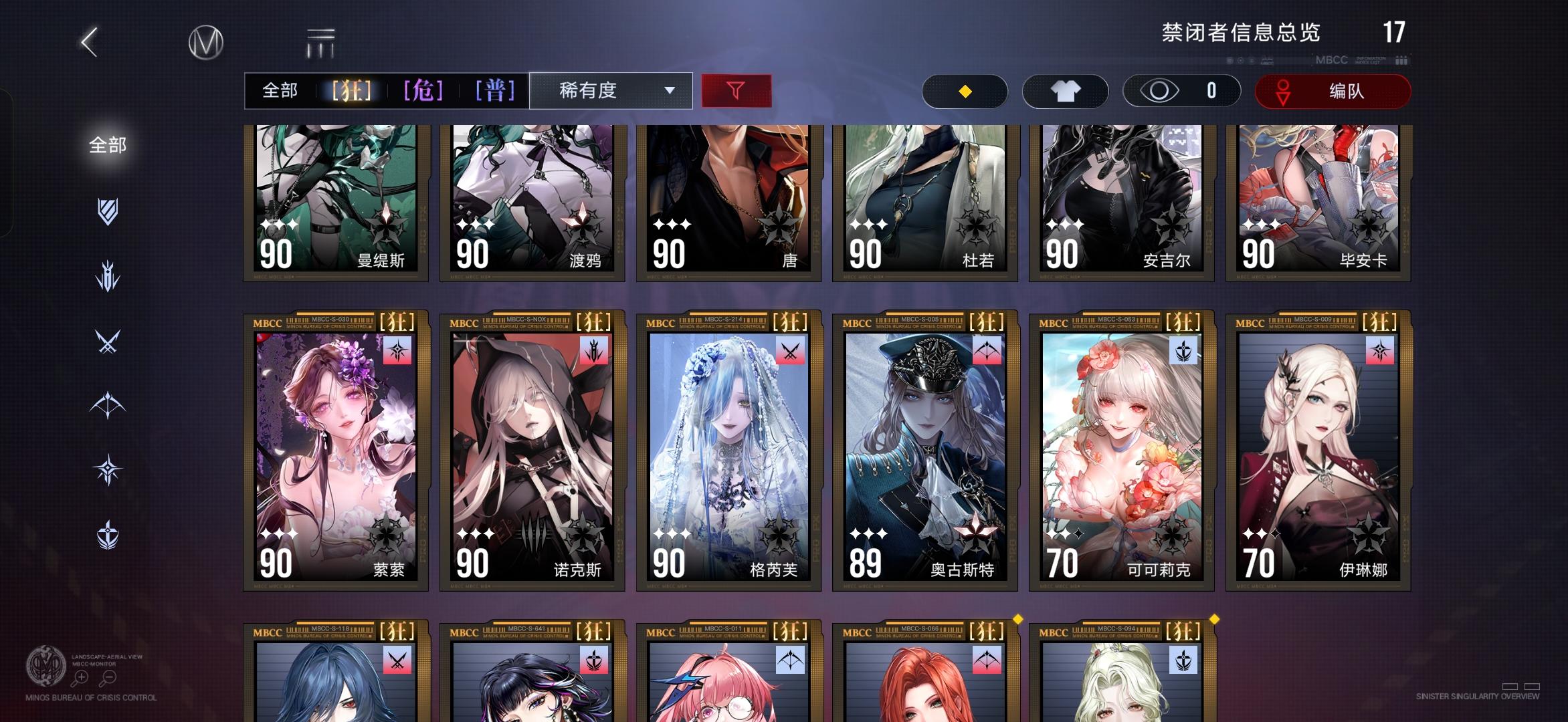Switch to the [普] rarity tab
The image size is (1568, 722).
point(495,90)
